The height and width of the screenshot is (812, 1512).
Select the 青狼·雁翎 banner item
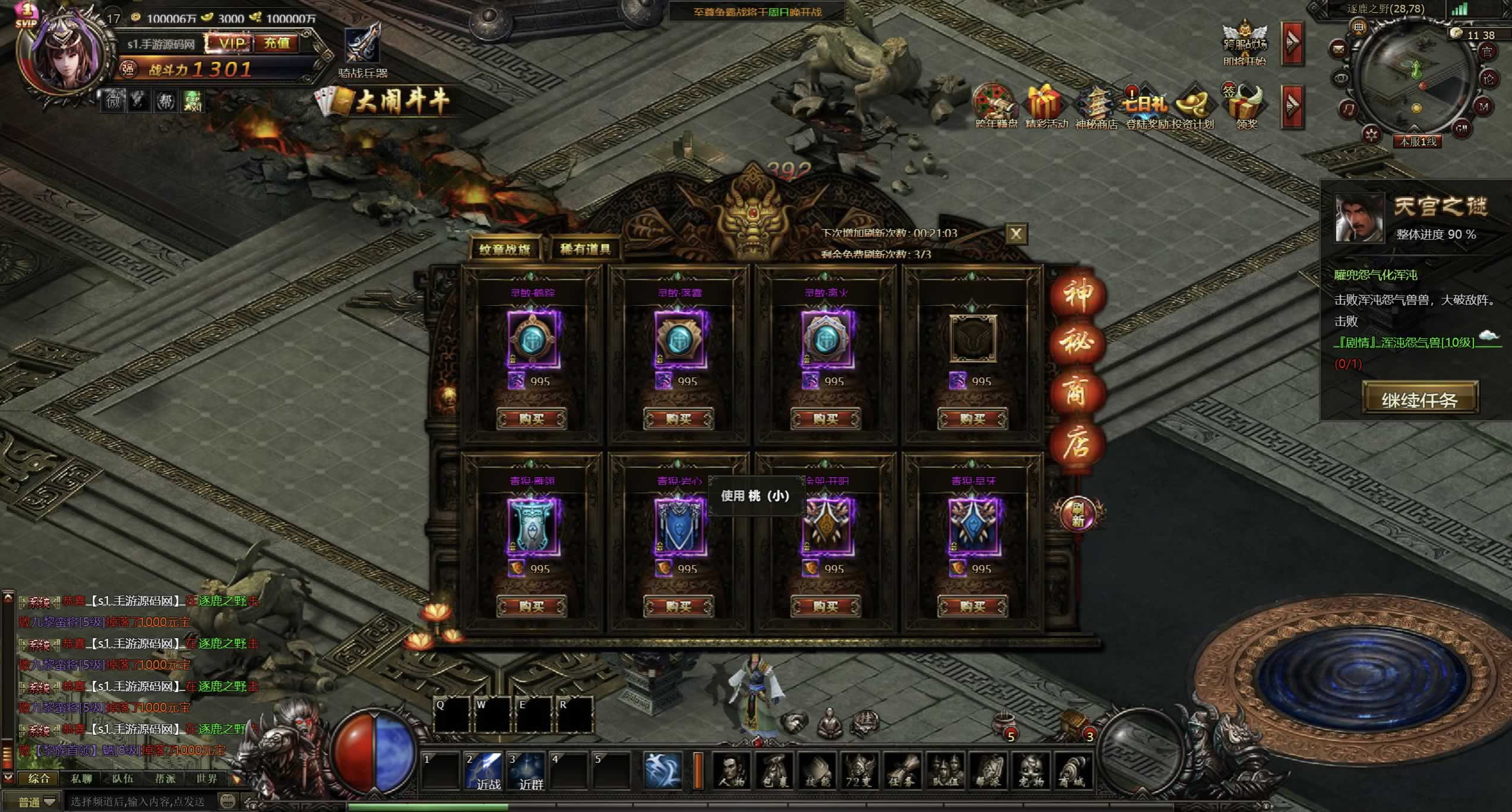(532, 527)
